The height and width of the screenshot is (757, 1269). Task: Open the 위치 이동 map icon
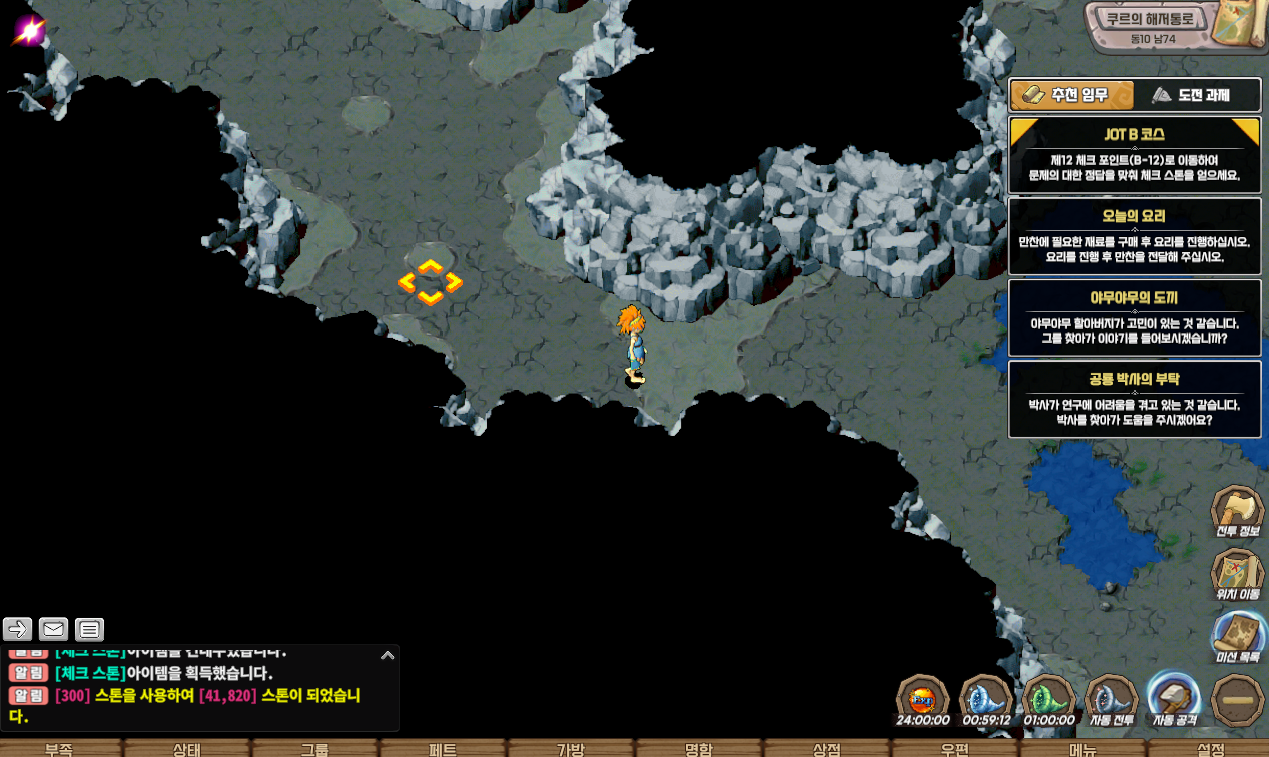(1237, 574)
